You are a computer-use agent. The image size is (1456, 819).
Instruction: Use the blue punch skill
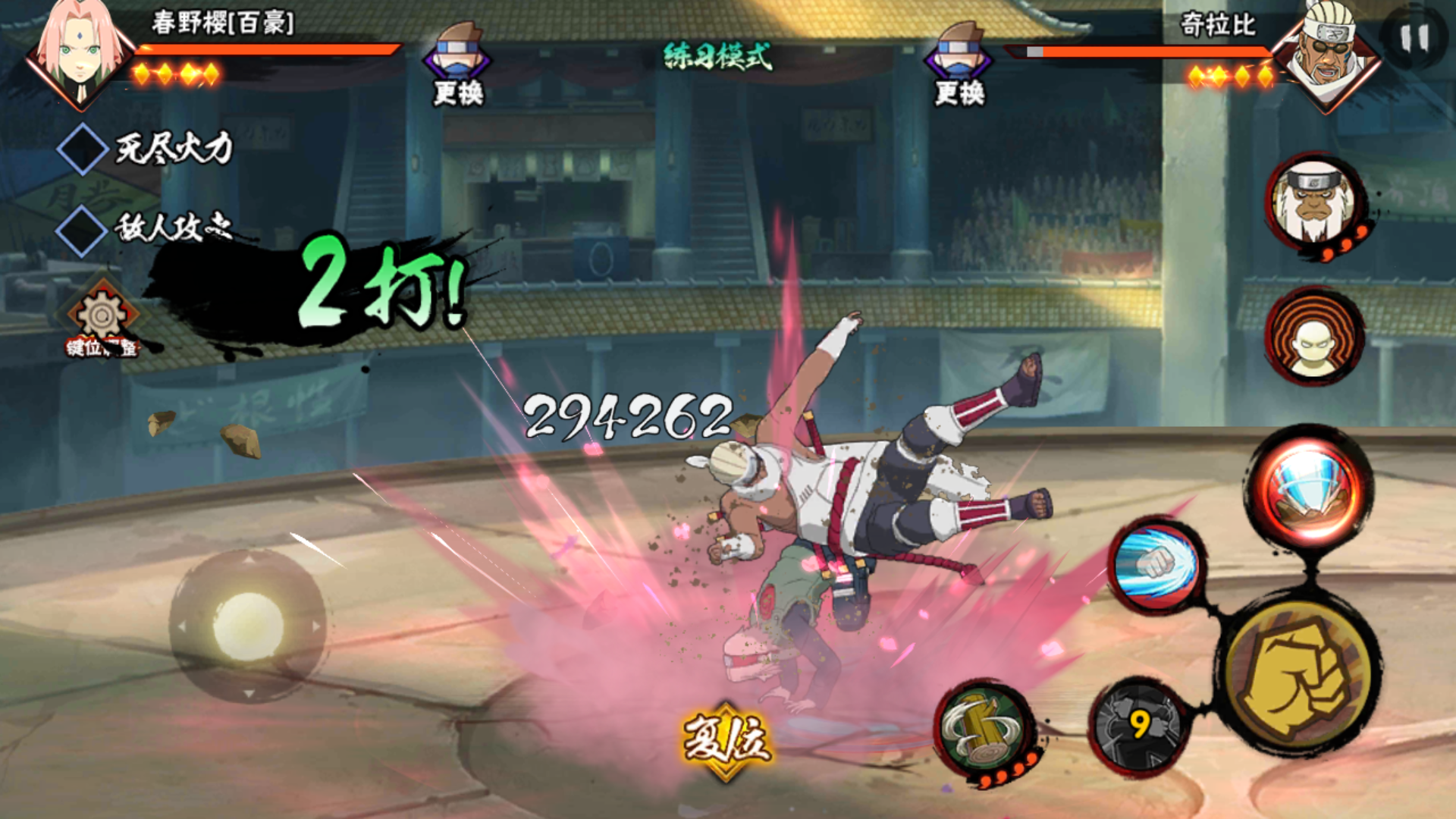click(1156, 565)
